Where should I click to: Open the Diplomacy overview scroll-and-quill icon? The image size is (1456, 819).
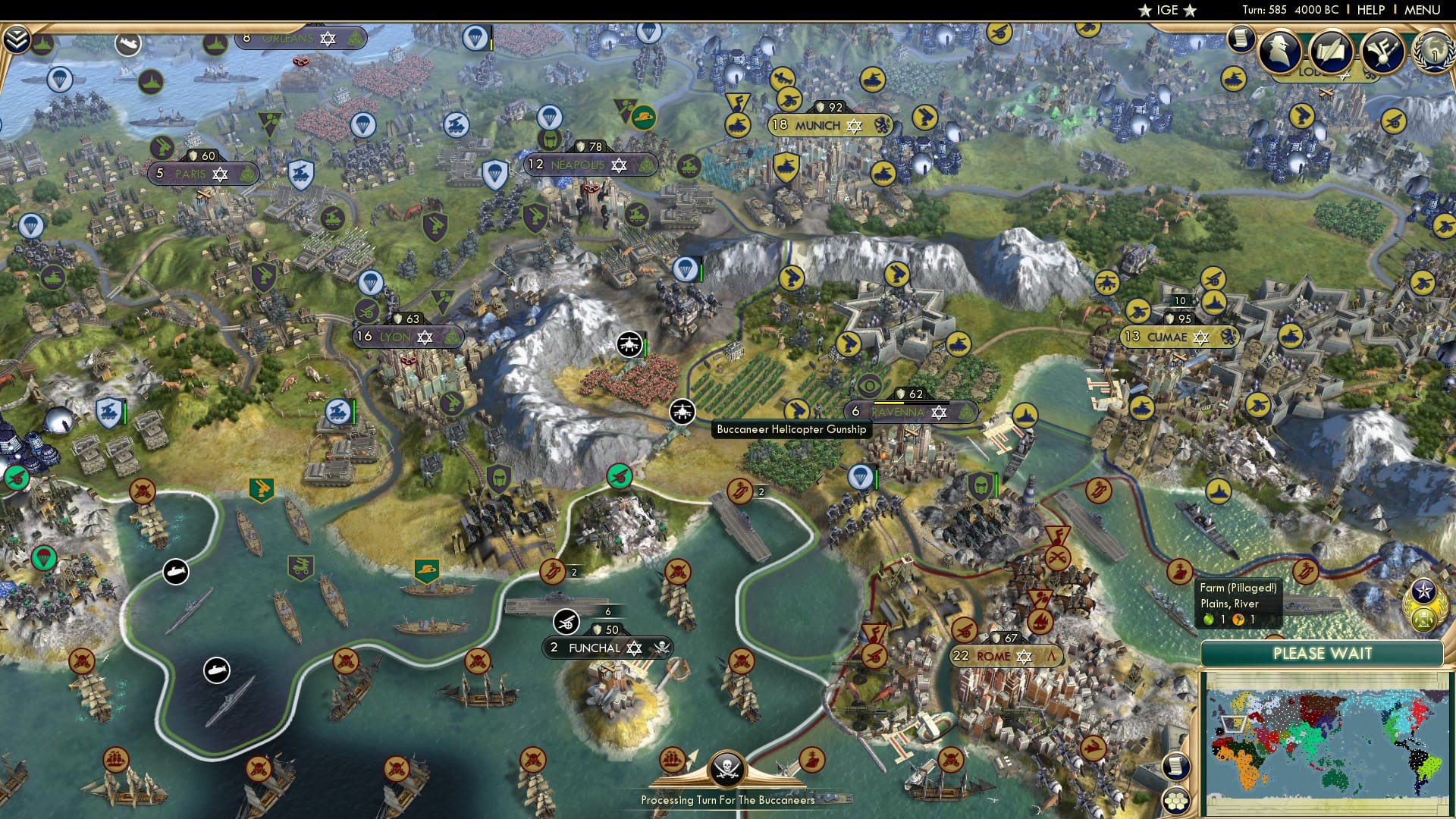tap(1332, 52)
